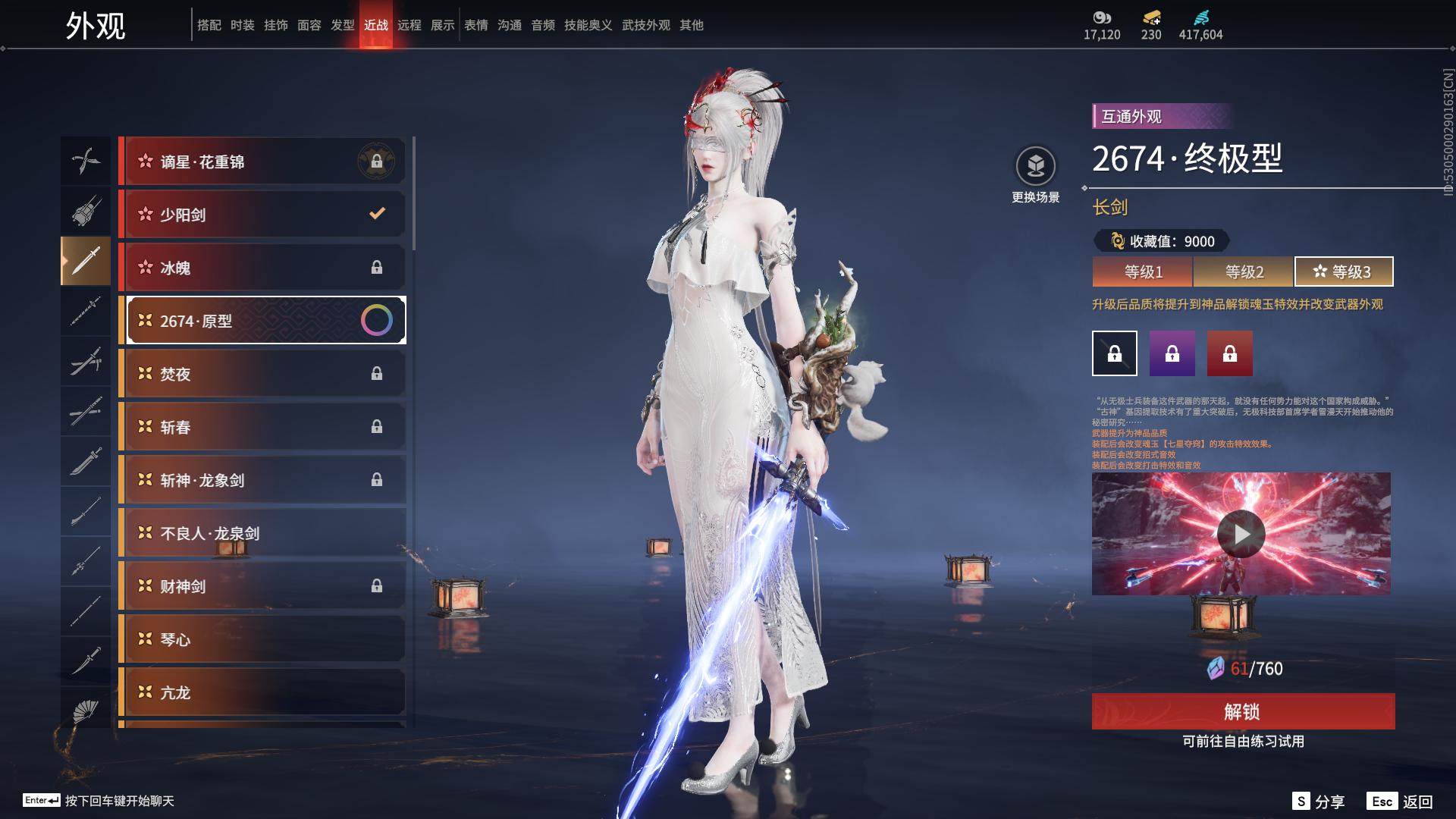The height and width of the screenshot is (819, 1456).
Task: Select the 少阳剑 sword skin
Action: click(262, 215)
